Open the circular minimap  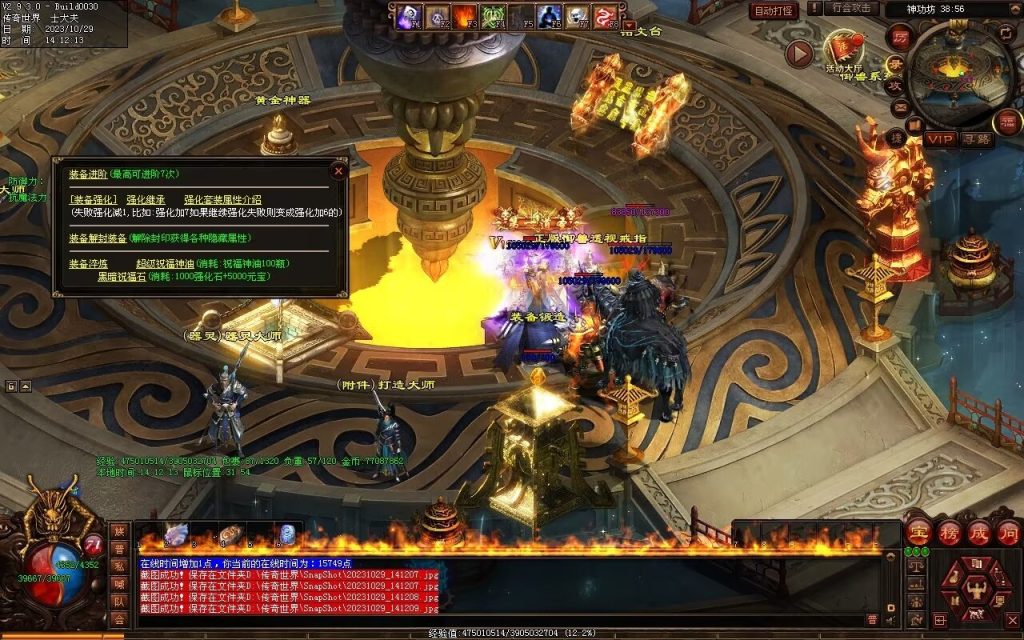coord(960,70)
